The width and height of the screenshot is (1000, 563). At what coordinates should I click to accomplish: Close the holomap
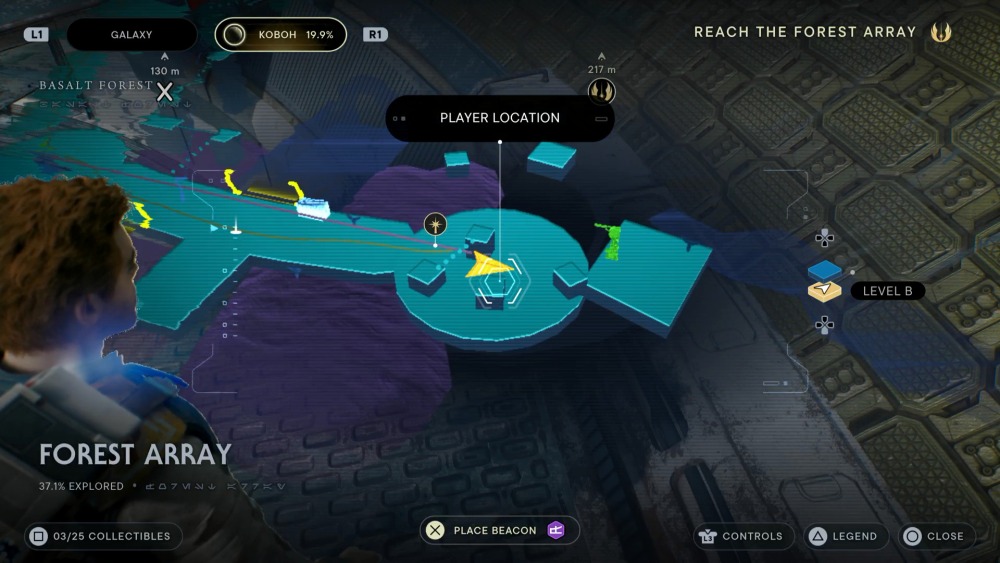[x=934, y=536]
